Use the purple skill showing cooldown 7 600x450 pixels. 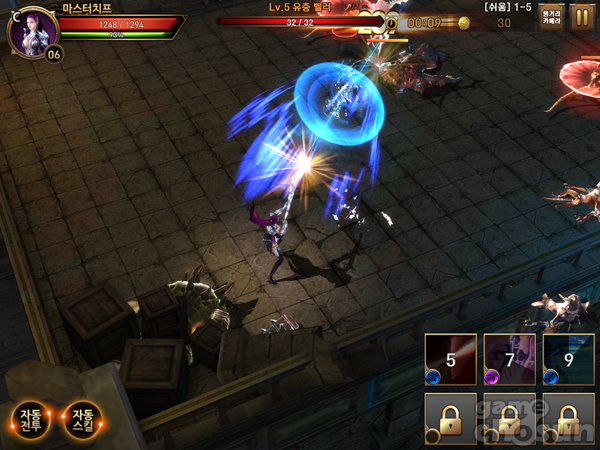pyautogui.click(x=509, y=360)
